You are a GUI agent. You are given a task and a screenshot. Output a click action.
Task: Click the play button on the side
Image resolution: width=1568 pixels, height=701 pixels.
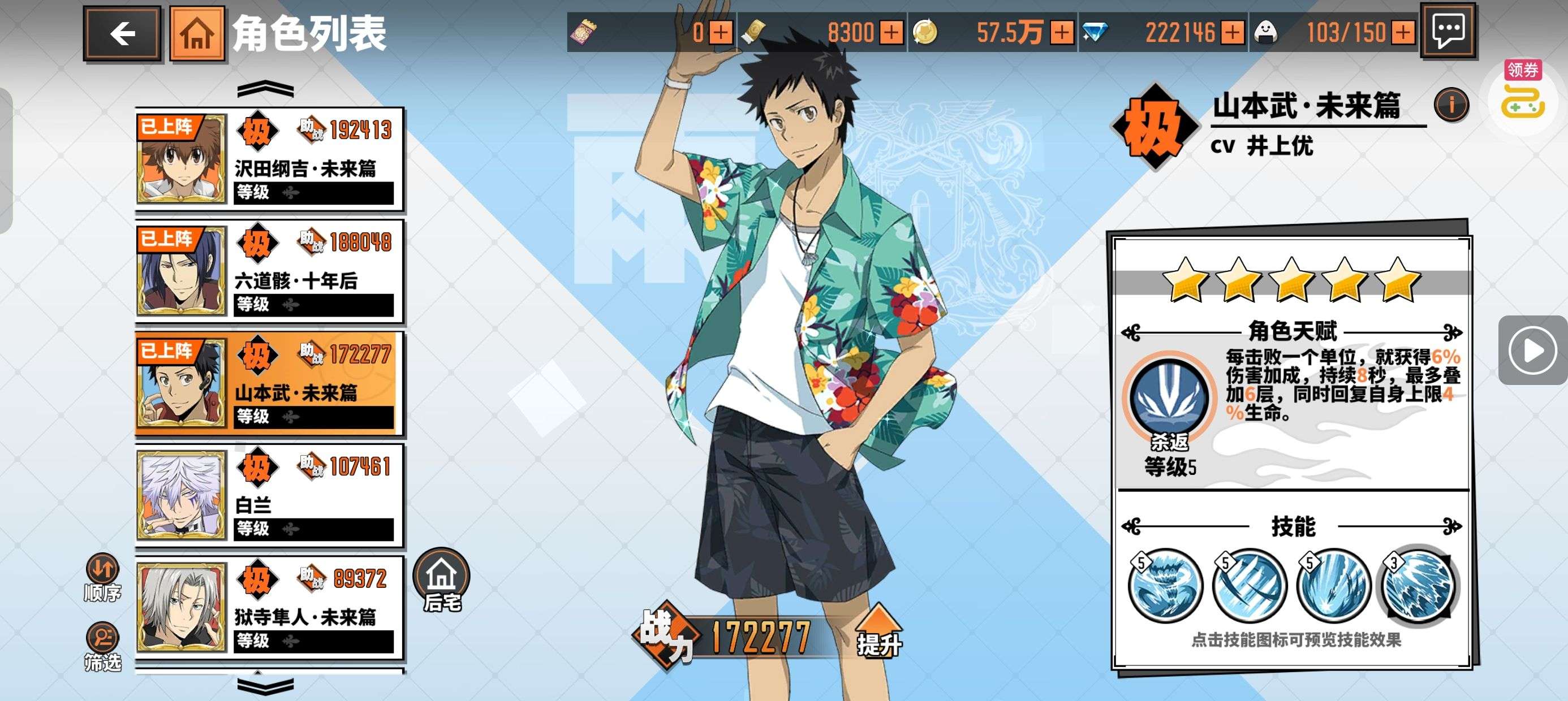pyautogui.click(x=1532, y=350)
